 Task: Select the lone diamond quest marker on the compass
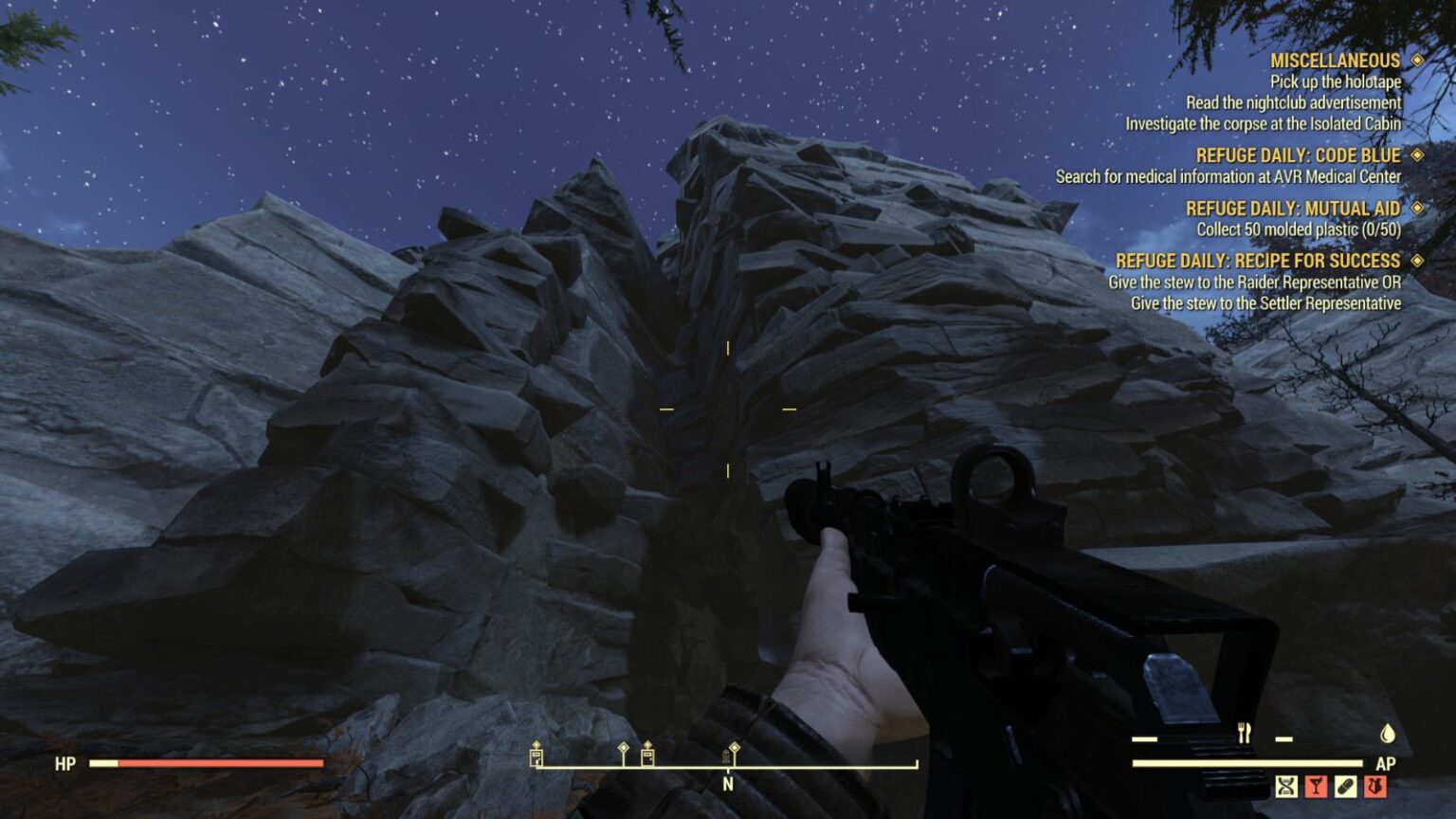click(x=623, y=747)
